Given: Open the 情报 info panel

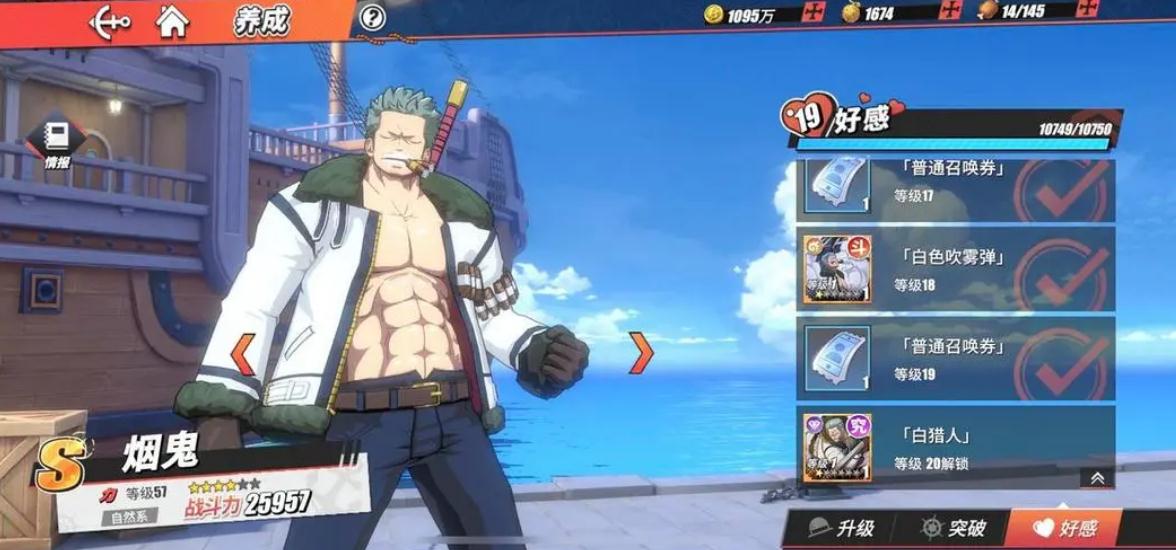Looking at the screenshot, I should pos(57,143).
